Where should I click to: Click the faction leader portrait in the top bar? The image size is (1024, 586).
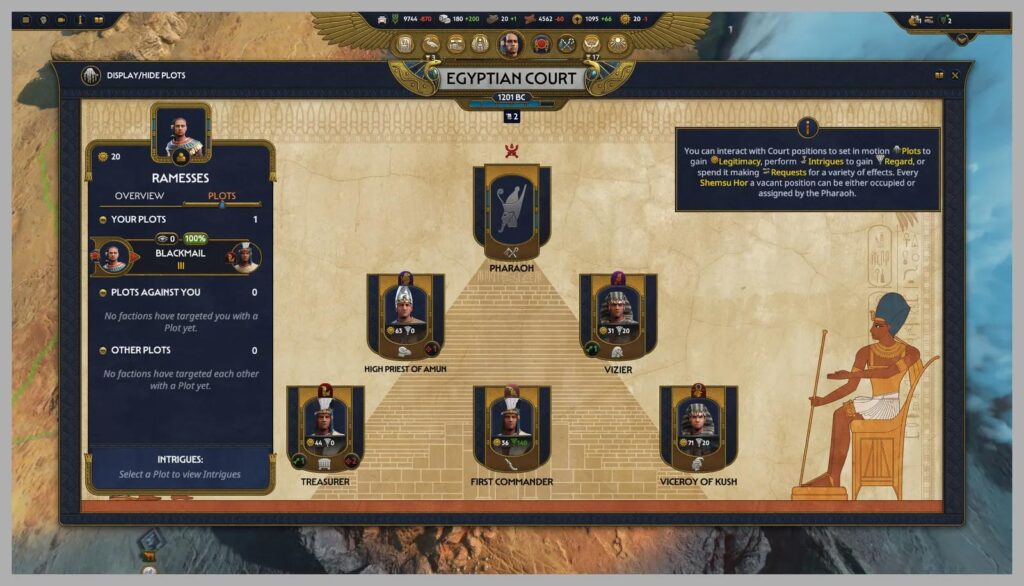[510, 44]
